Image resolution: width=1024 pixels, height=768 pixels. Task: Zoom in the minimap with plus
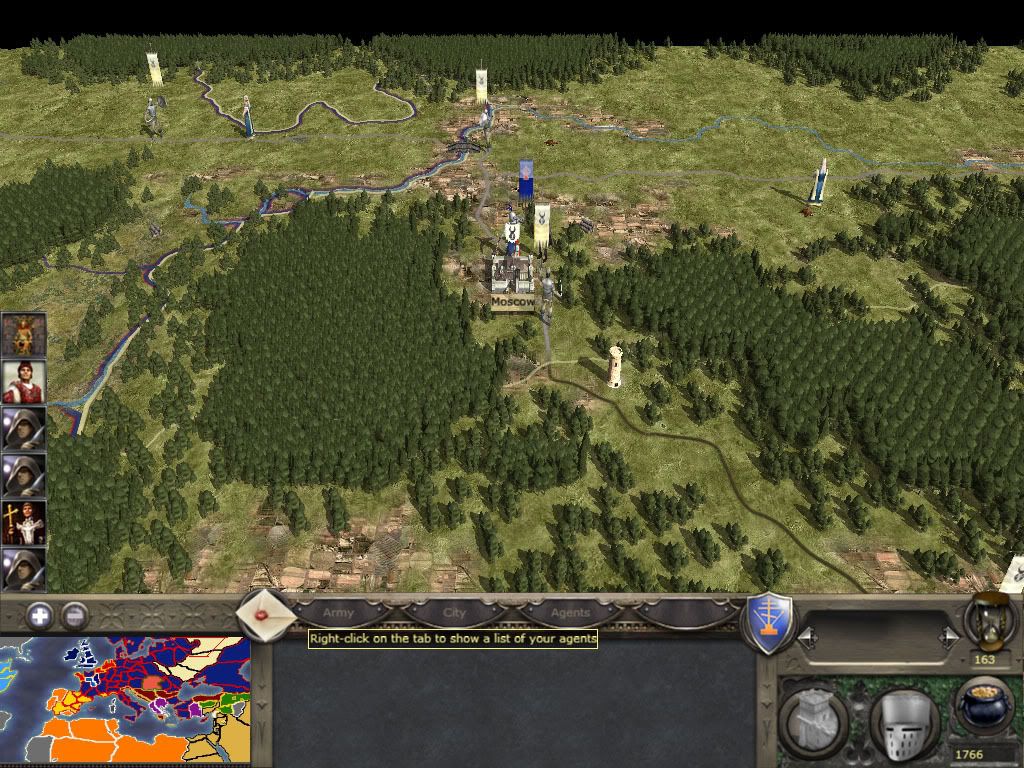point(39,616)
